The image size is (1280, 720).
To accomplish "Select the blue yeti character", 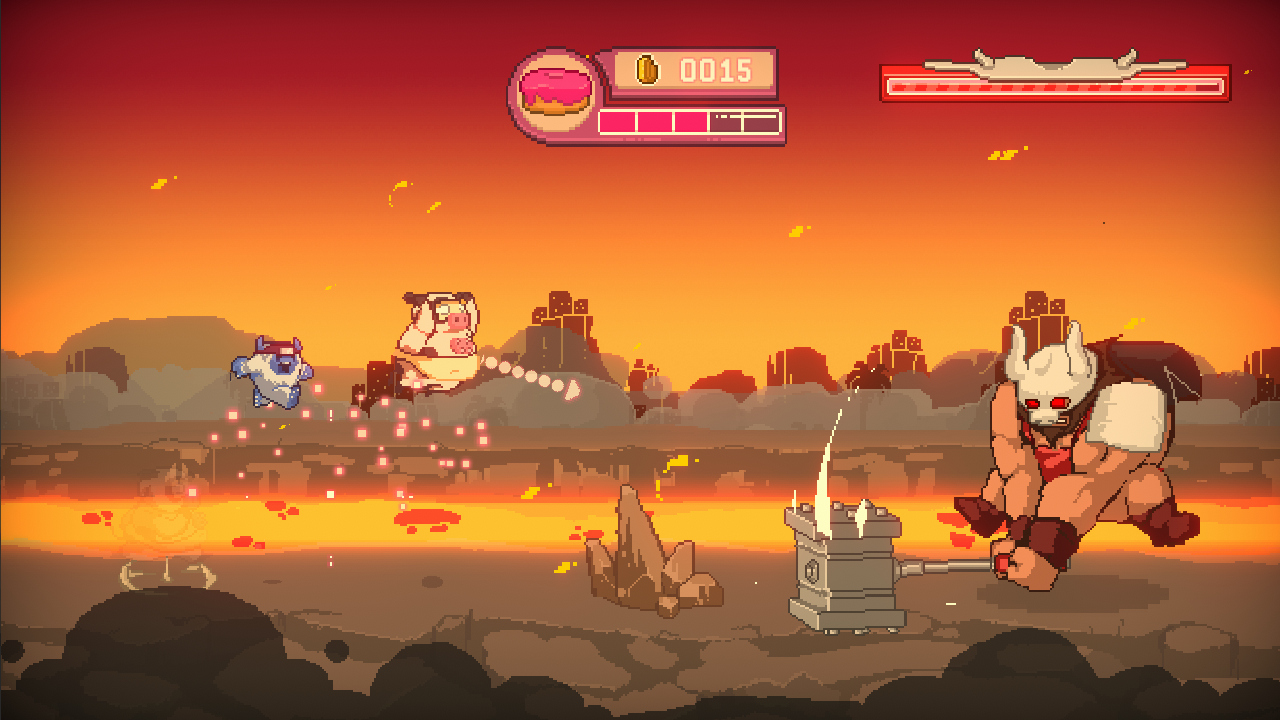I will pos(272,375).
